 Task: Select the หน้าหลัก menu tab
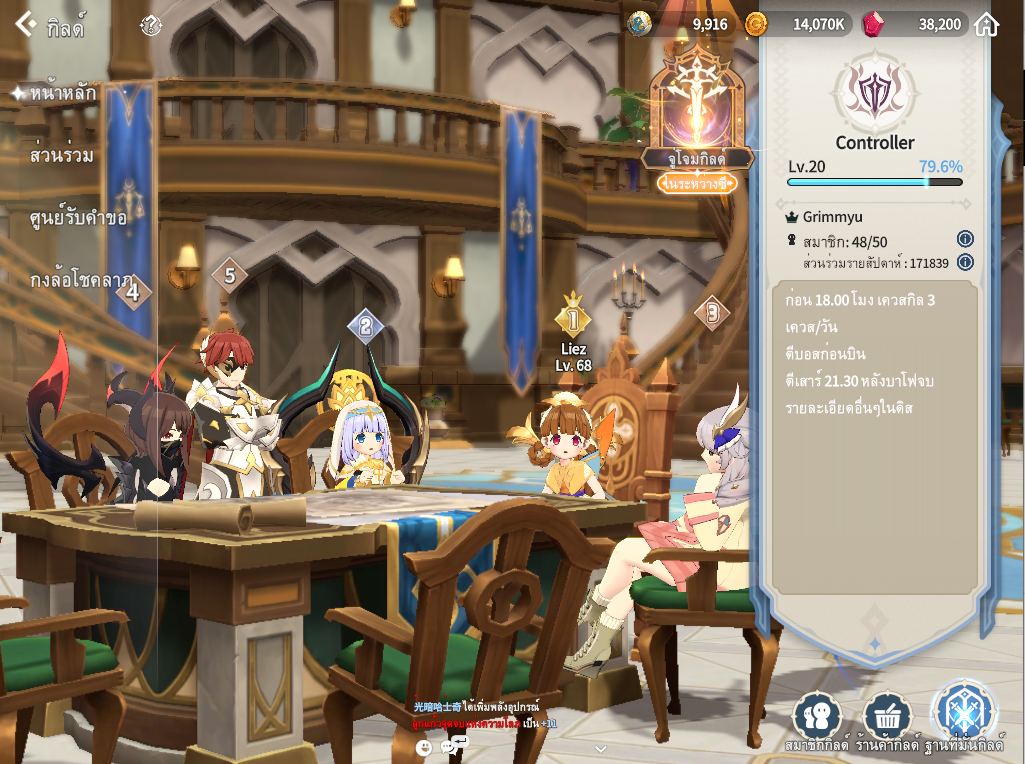coord(63,93)
